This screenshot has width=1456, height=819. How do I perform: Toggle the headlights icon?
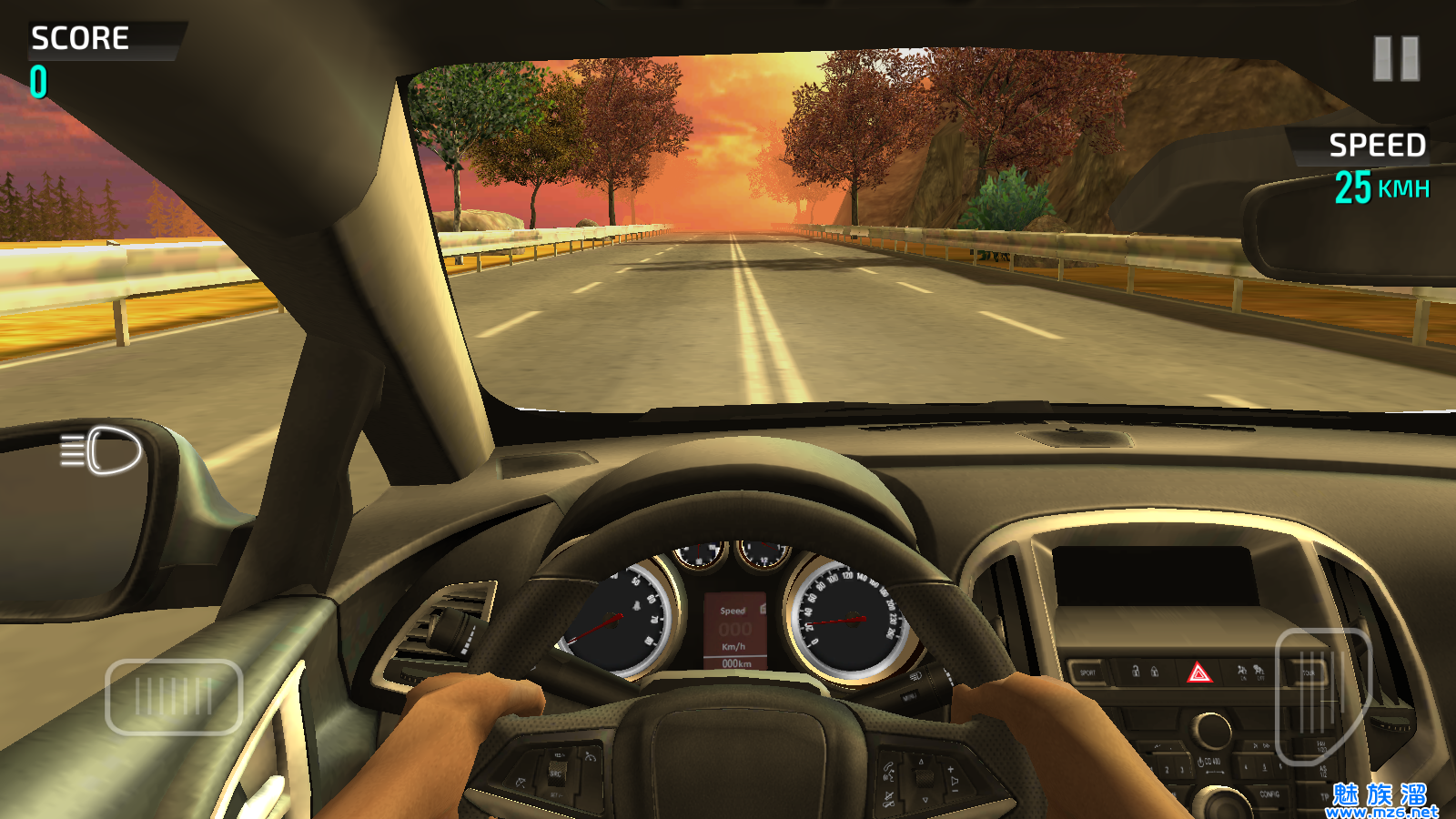[x=102, y=450]
